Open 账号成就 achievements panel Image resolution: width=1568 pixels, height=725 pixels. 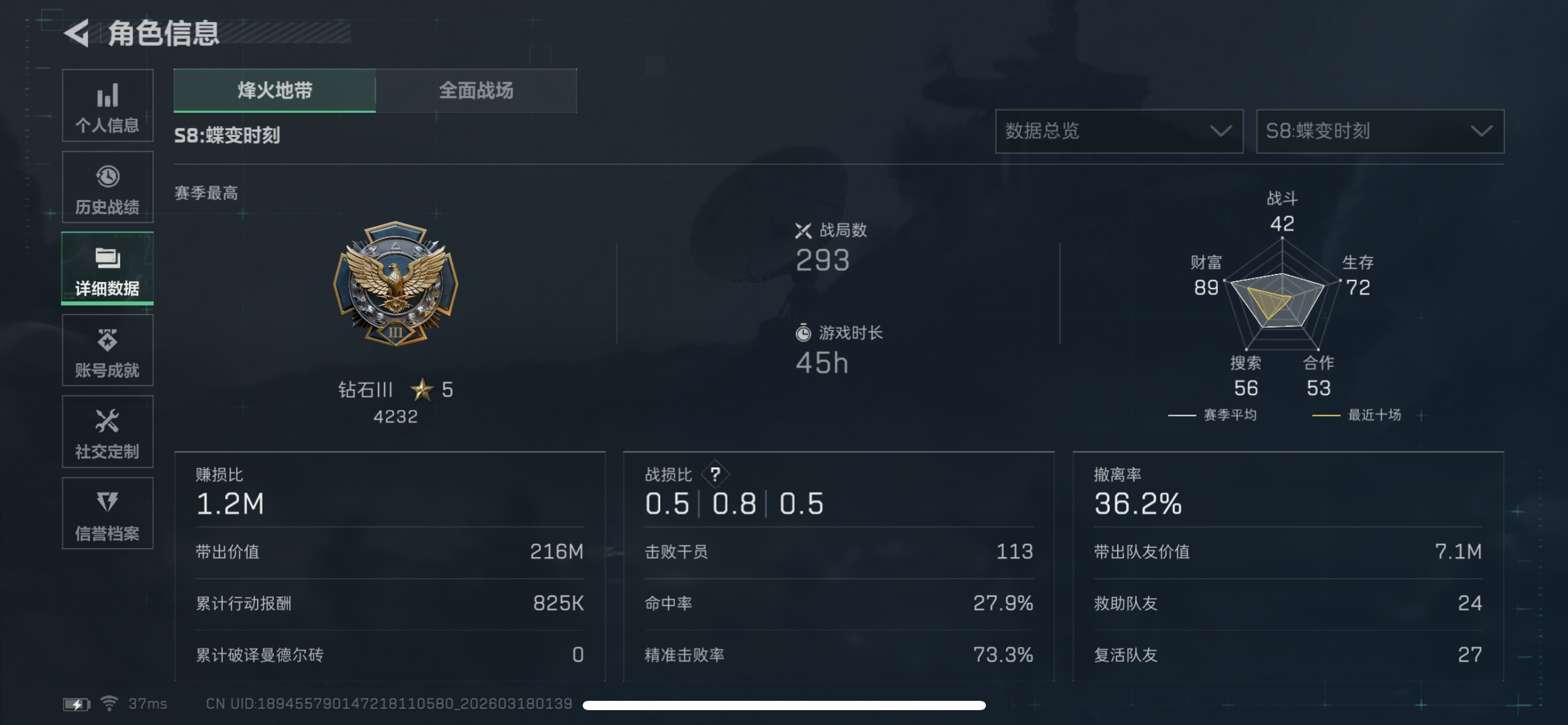(107, 350)
